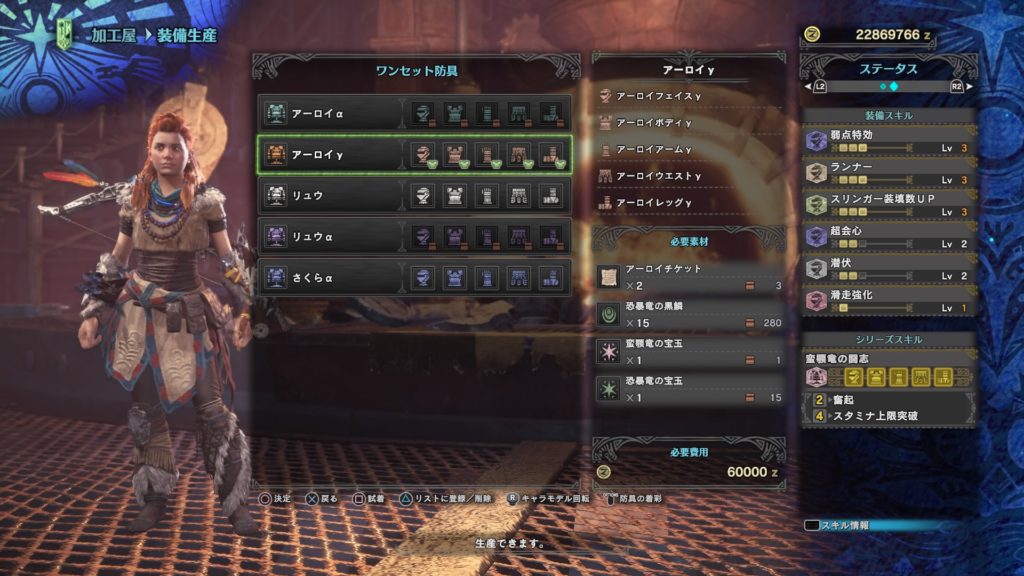This screenshot has height=576, width=1024.
Task: Select the 滑走強化 skill entry
Action: point(889,300)
